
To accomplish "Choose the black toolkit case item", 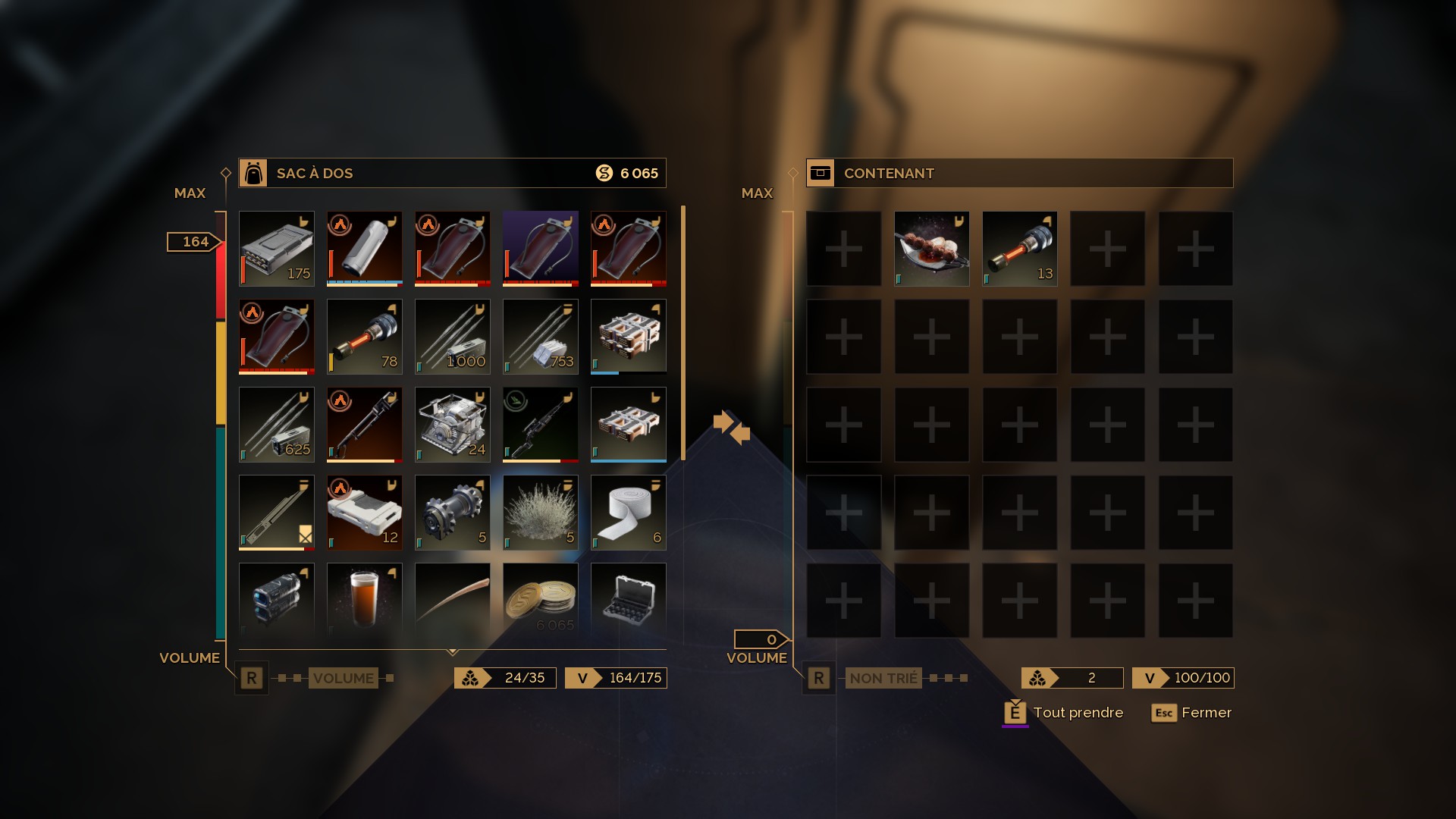I will coord(629,599).
